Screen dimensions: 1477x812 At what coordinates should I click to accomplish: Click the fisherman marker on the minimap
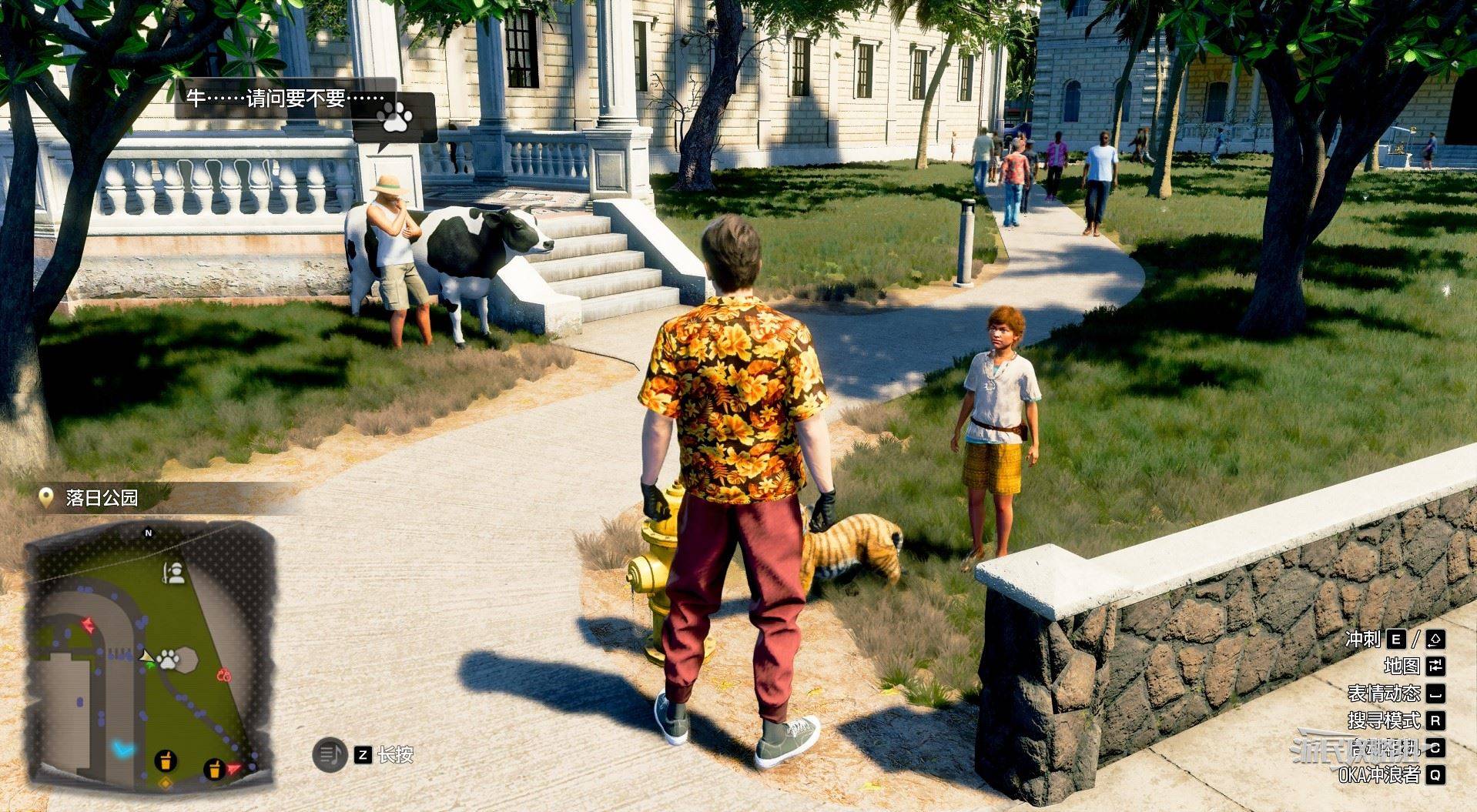point(176,573)
